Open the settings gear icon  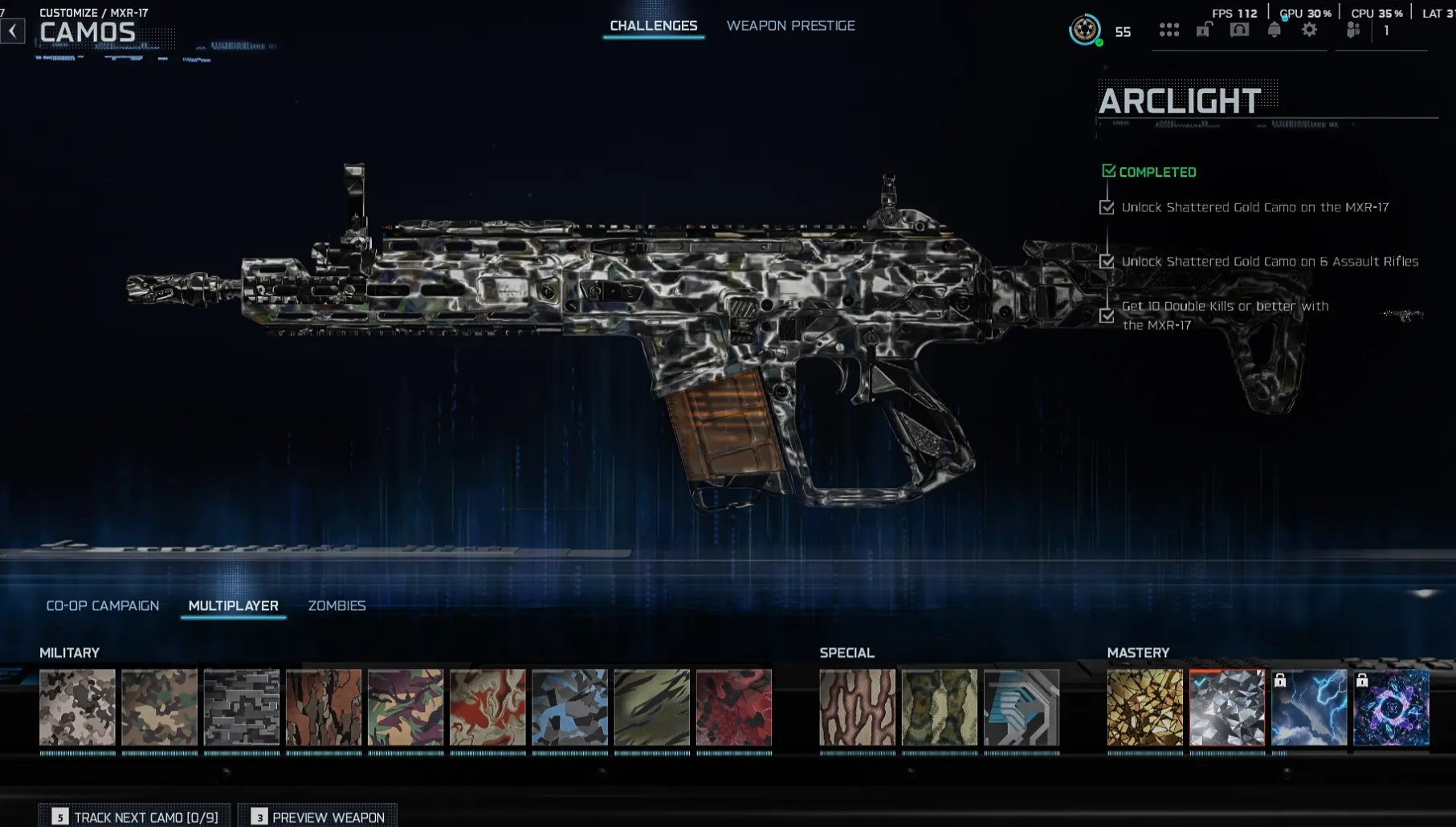point(1309,30)
